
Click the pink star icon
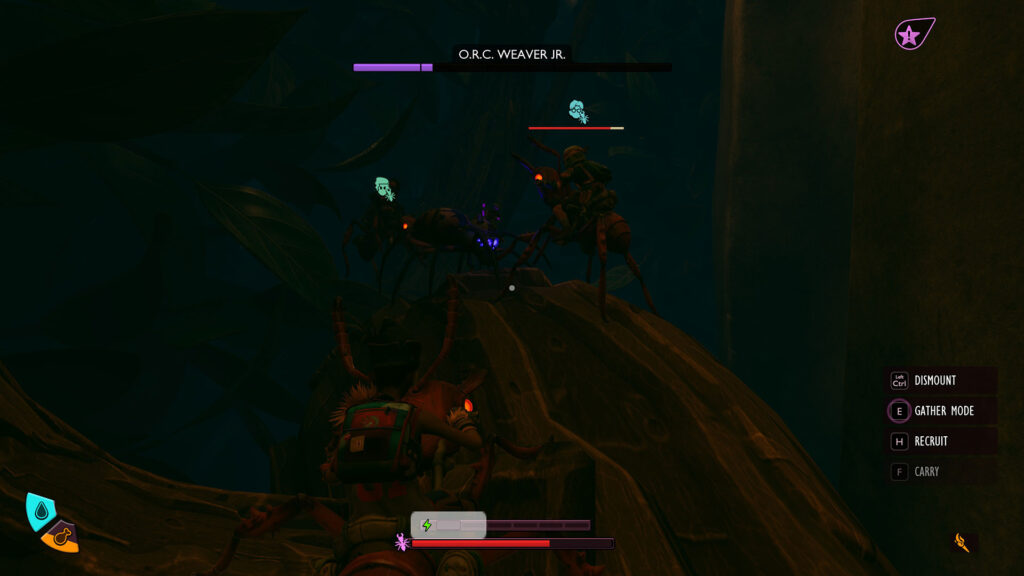pyautogui.click(x=910, y=36)
